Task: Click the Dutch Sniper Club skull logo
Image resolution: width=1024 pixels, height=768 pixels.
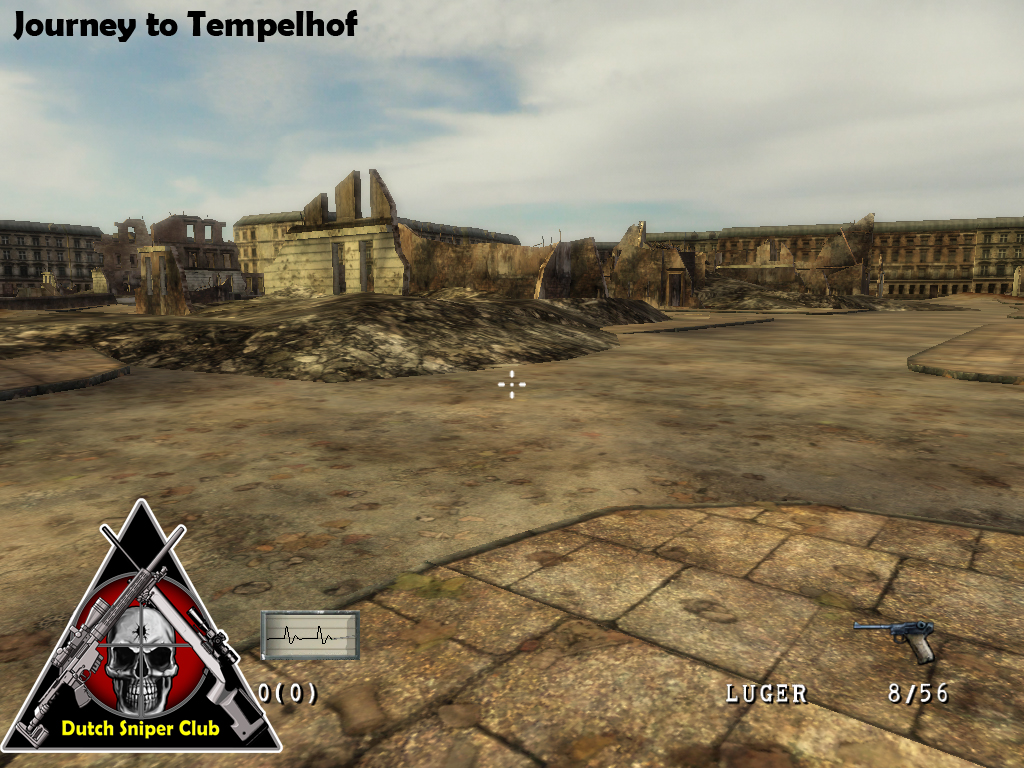Action: pos(141,650)
